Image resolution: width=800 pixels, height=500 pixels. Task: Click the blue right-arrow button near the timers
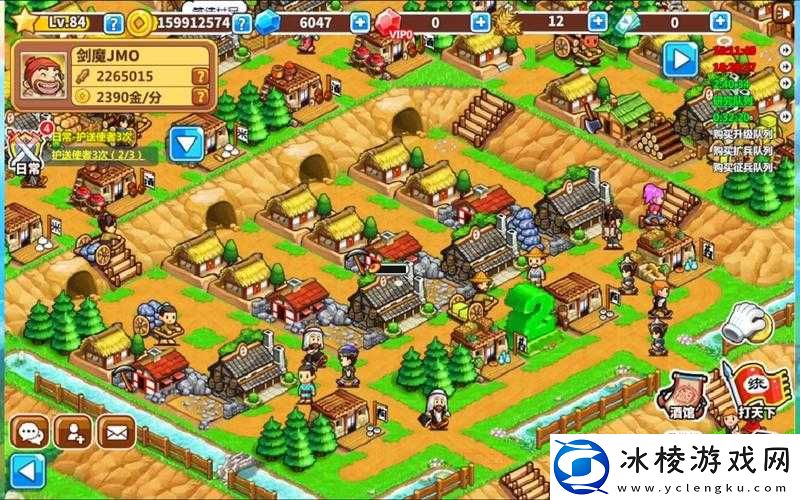pos(680,58)
